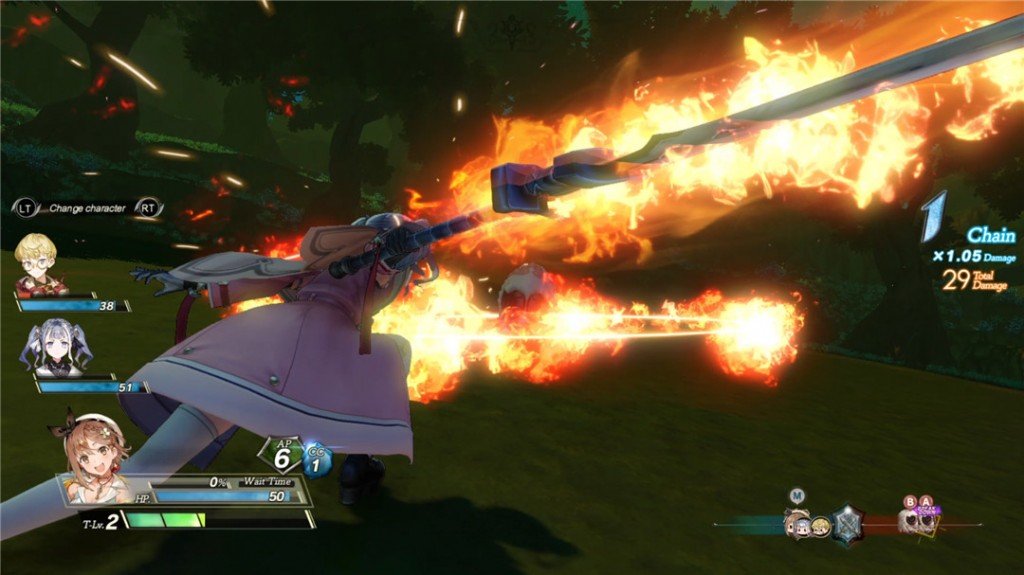
Task: Click the crossed-swords emblem on the turn timeline
Action: point(848,524)
